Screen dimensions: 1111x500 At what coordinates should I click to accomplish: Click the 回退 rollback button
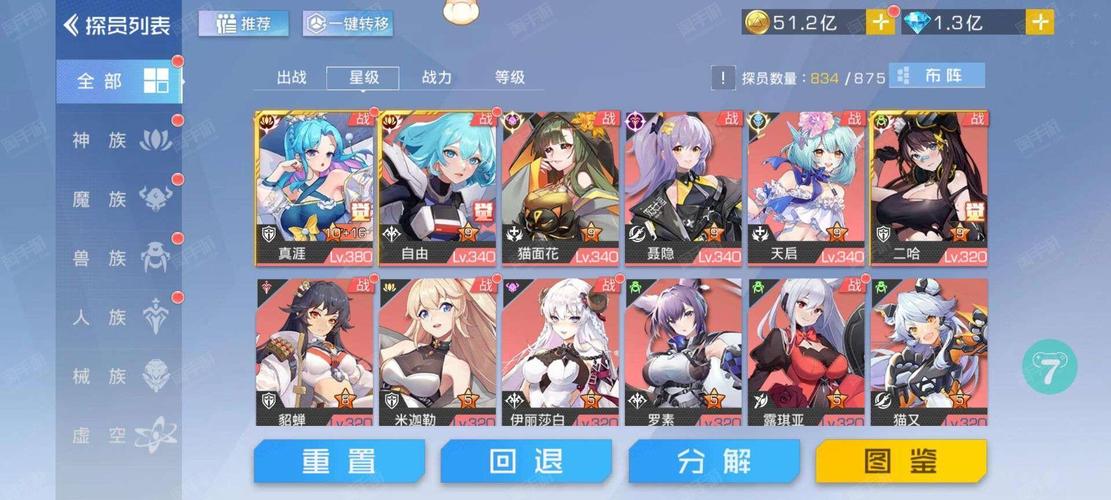point(526,461)
